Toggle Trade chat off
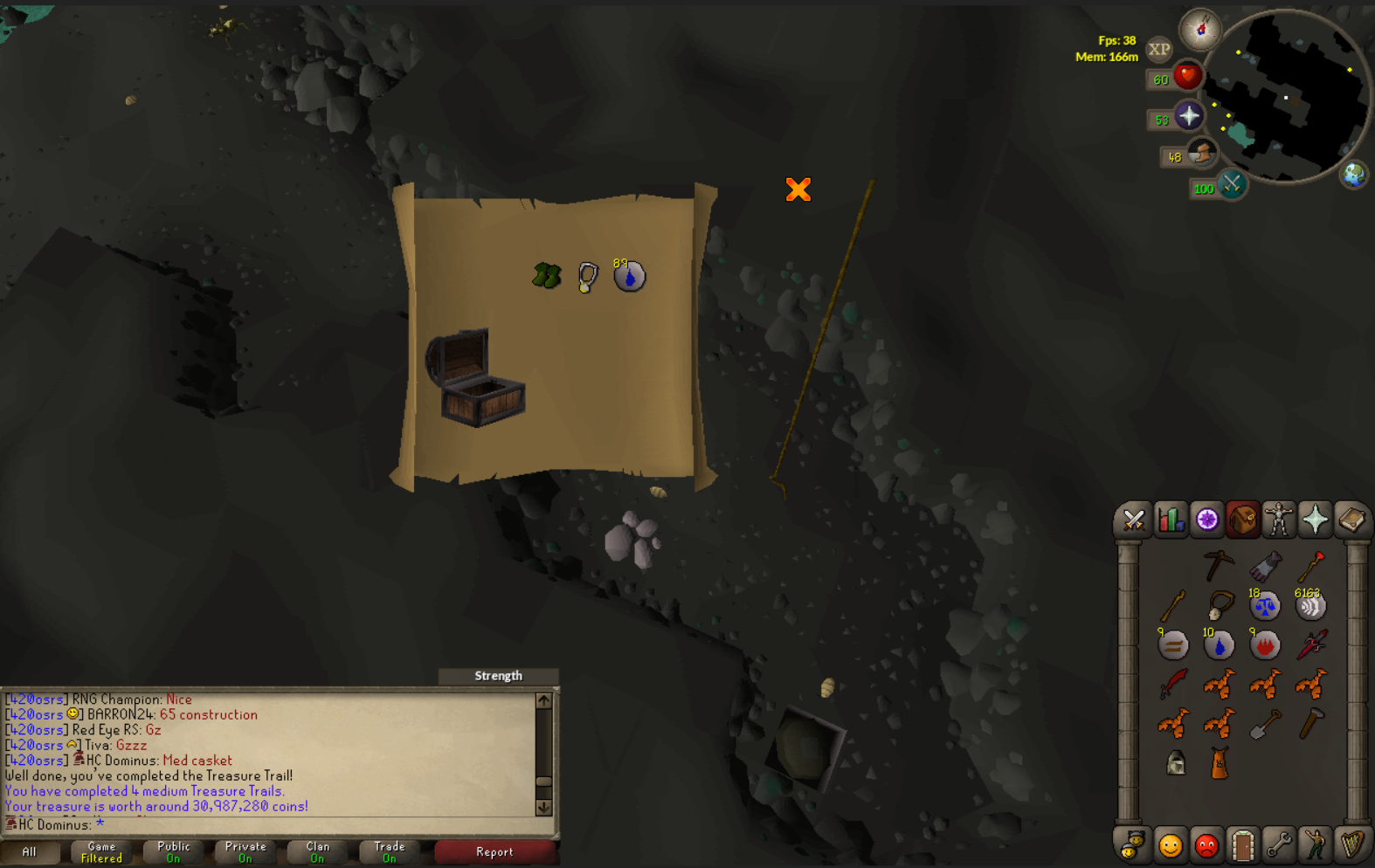 (x=389, y=851)
